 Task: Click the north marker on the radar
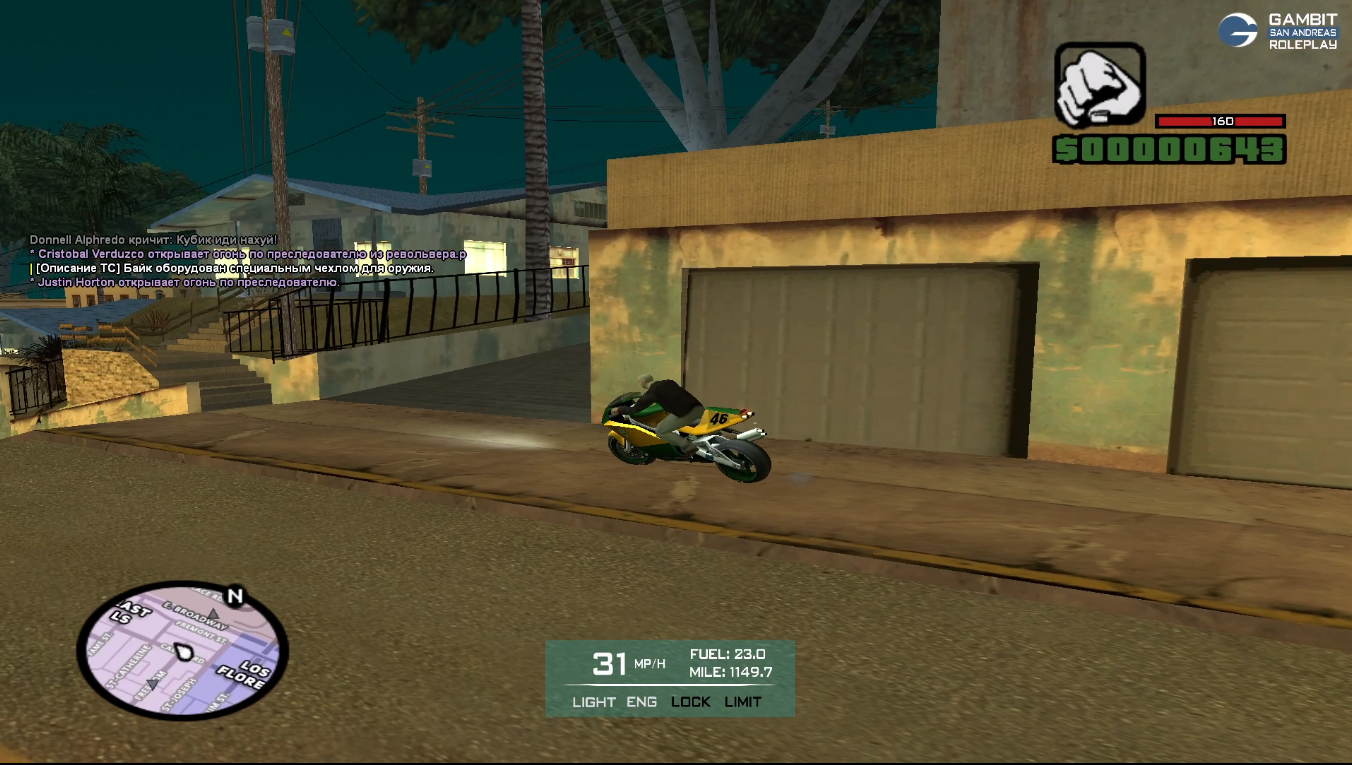[x=235, y=597]
